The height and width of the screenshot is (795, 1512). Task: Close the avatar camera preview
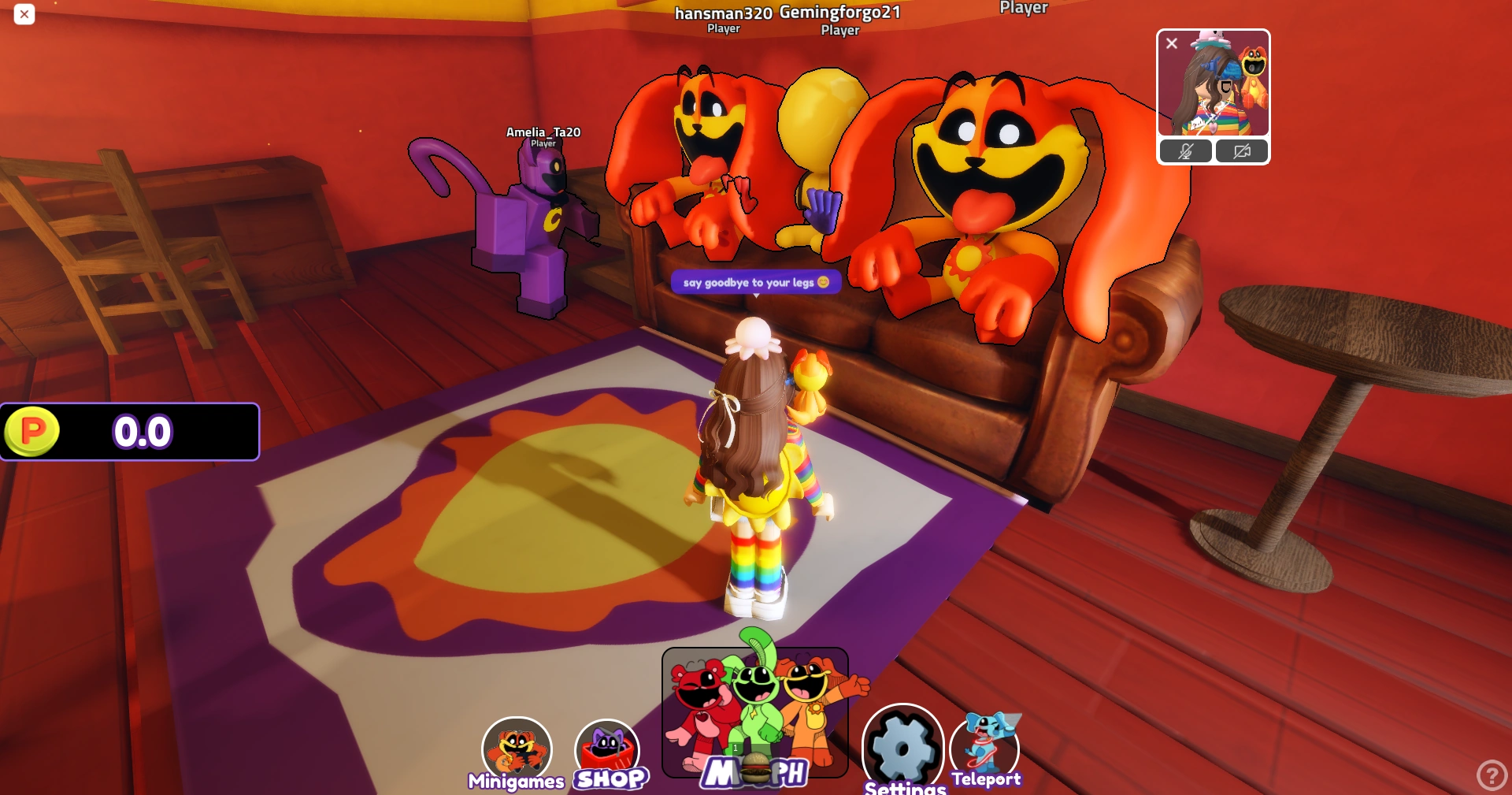coord(1171,43)
